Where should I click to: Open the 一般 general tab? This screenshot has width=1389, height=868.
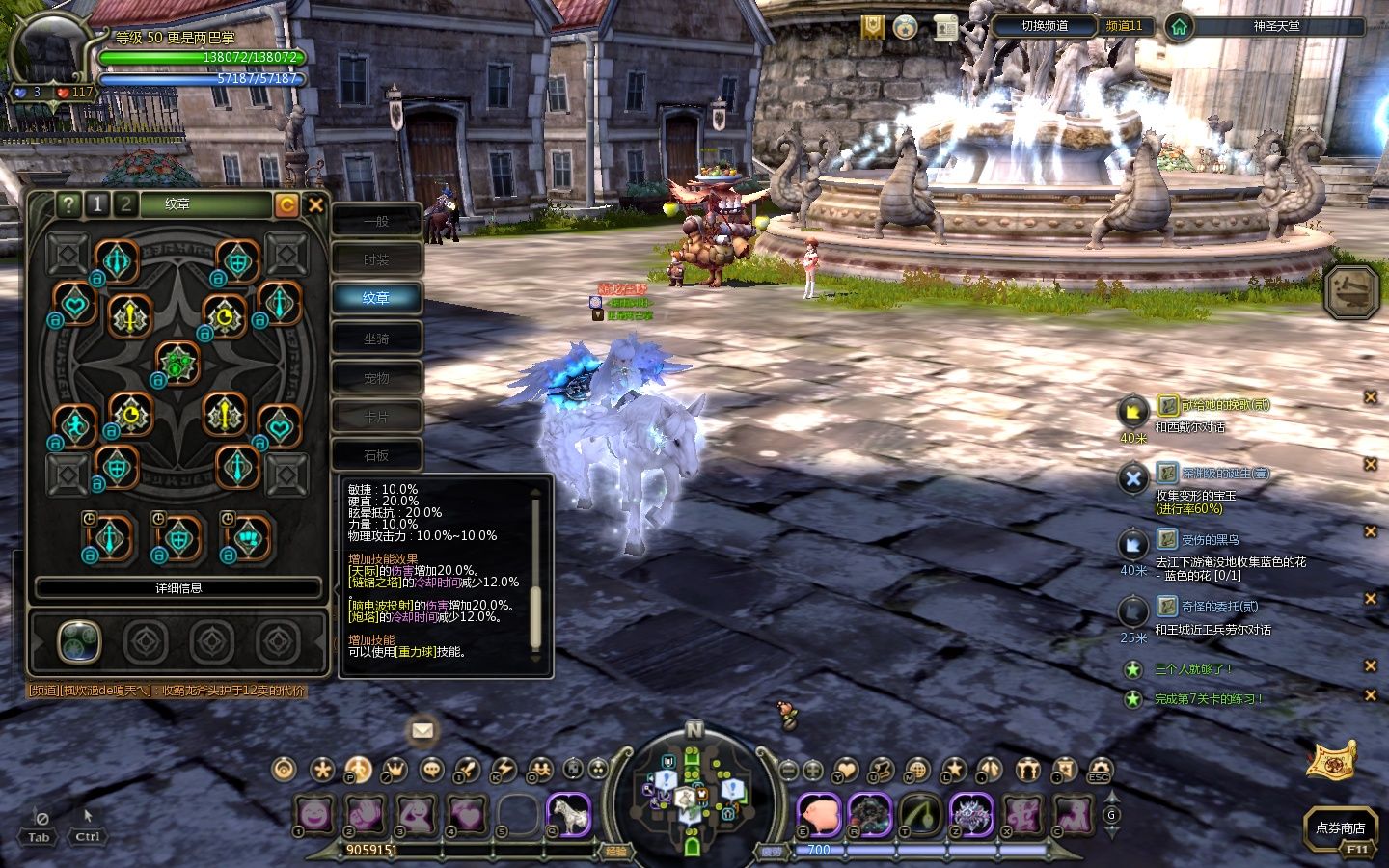coord(376,221)
